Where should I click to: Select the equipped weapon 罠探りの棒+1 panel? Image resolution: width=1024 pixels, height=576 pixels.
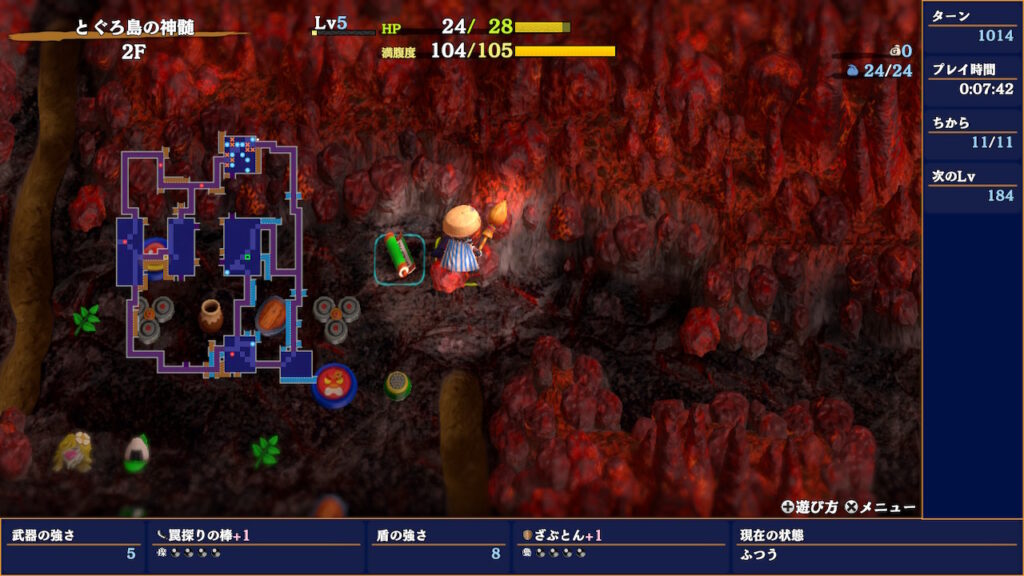pos(255,544)
